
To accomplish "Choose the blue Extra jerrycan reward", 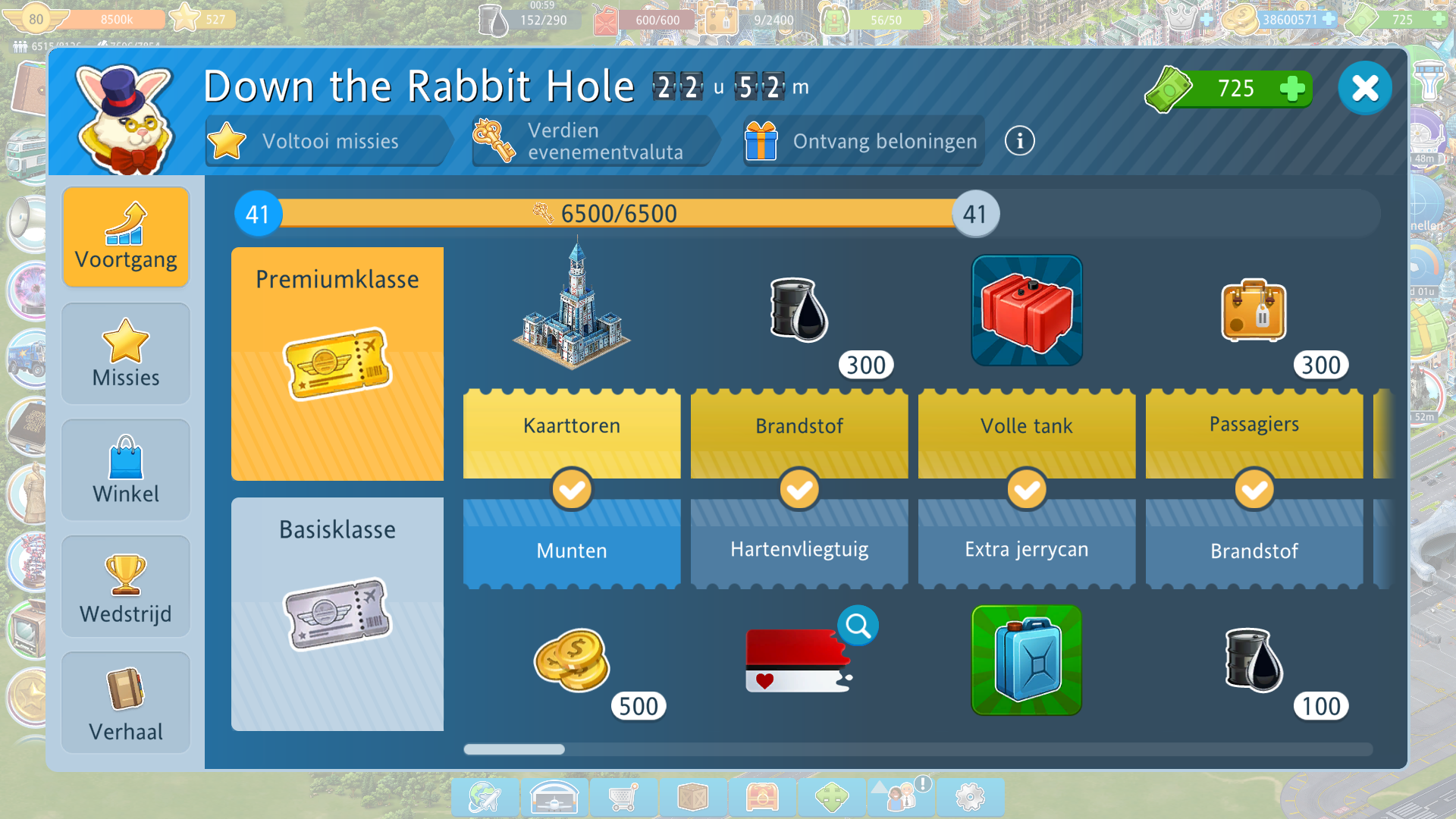I will (1027, 660).
